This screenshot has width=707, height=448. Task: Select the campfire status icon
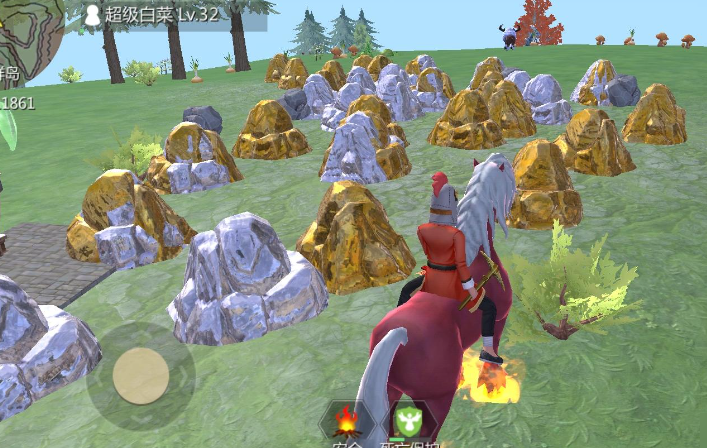click(x=347, y=420)
